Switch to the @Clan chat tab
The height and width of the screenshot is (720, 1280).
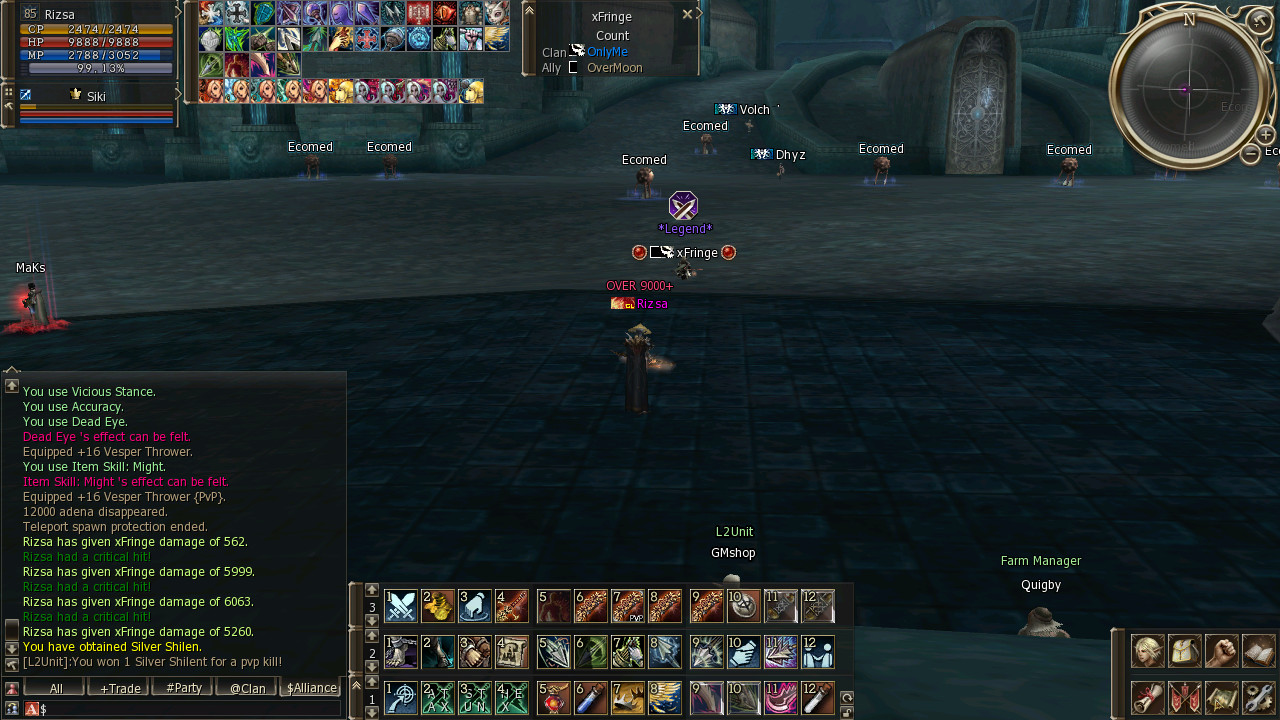(x=247, y=688)
